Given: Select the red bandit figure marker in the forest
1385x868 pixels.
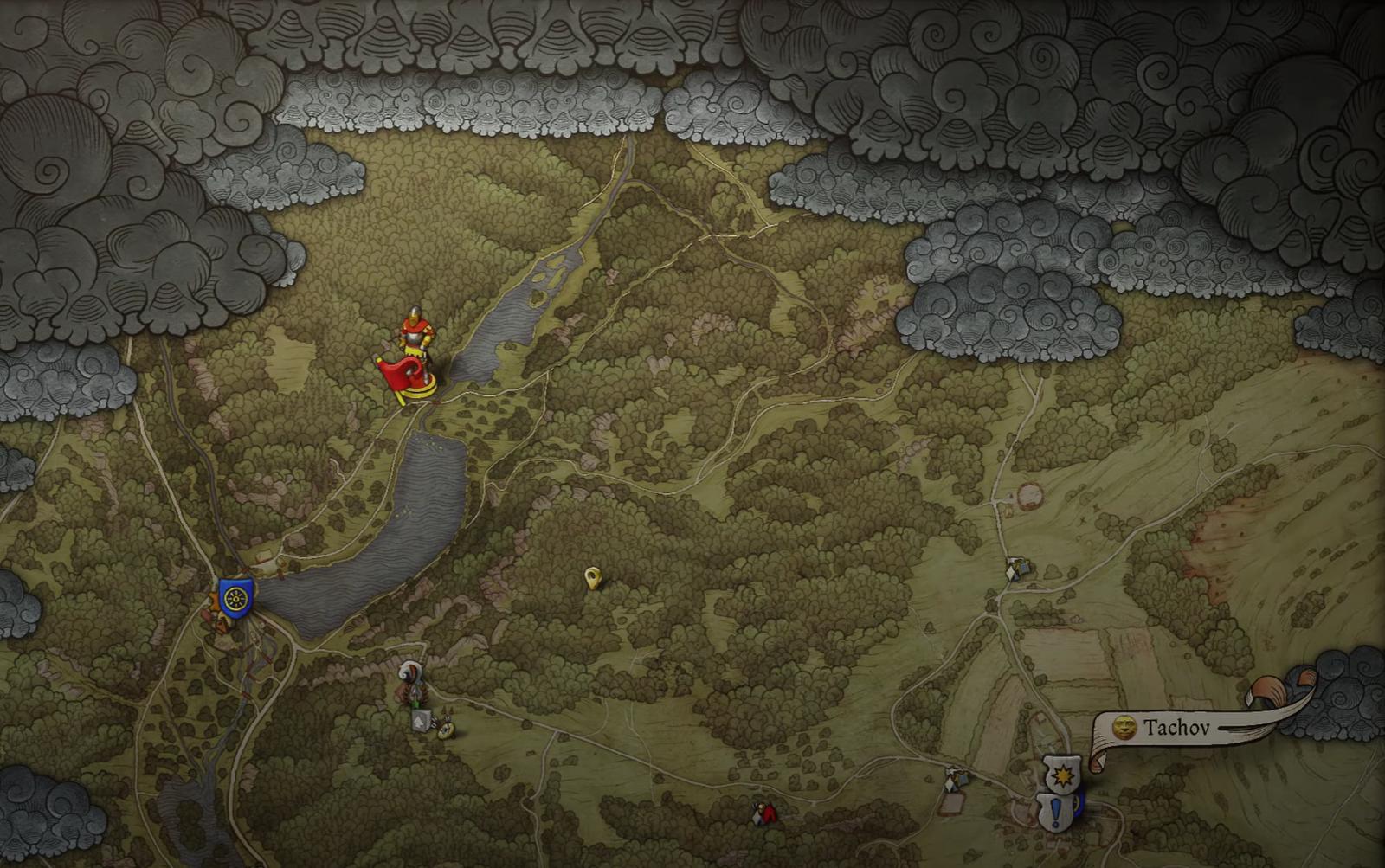Looking at the screenshot, I should [763, 813].
